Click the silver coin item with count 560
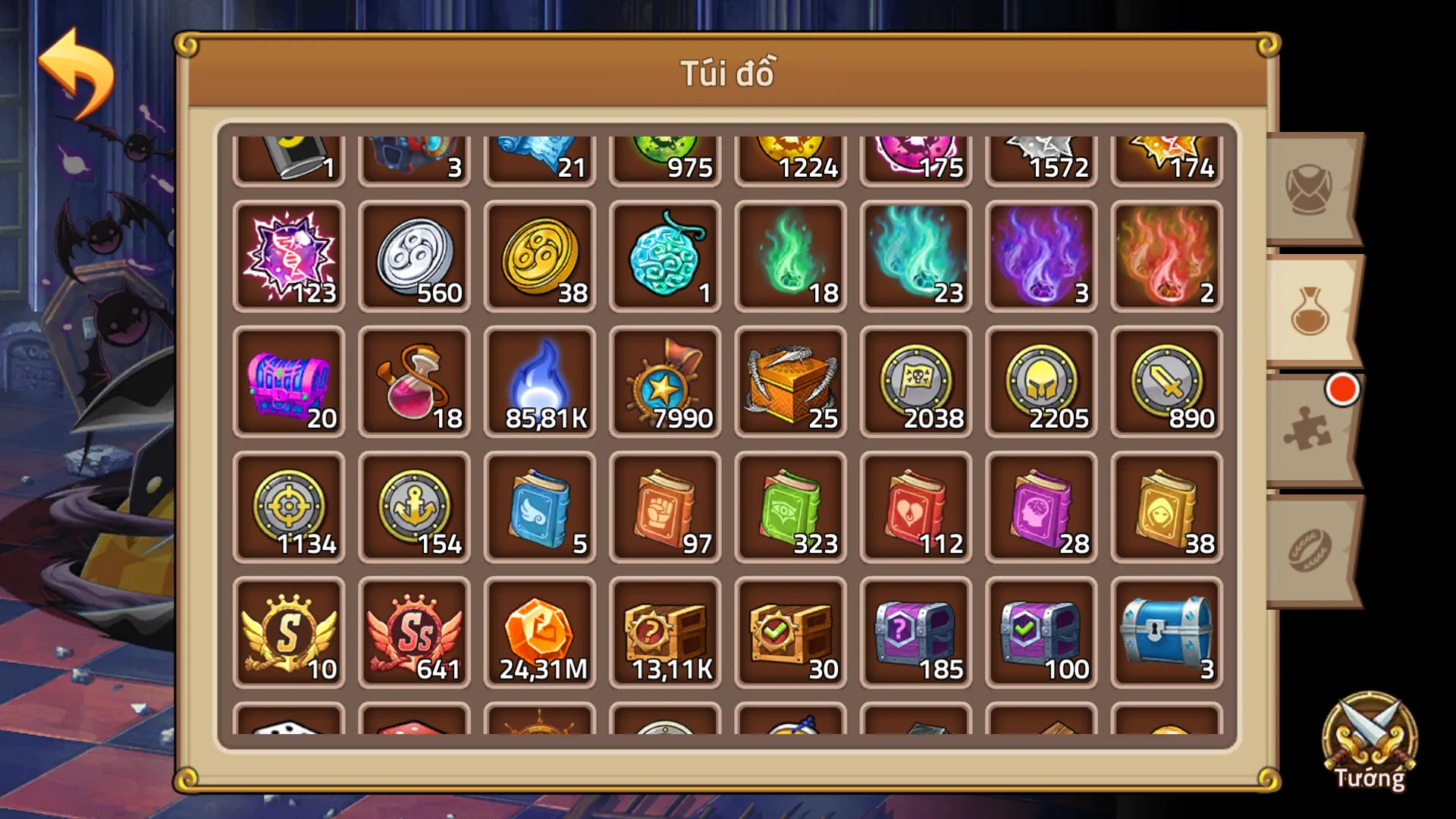The height and width of the screenshot is (819, 1456). click(414, 254)
